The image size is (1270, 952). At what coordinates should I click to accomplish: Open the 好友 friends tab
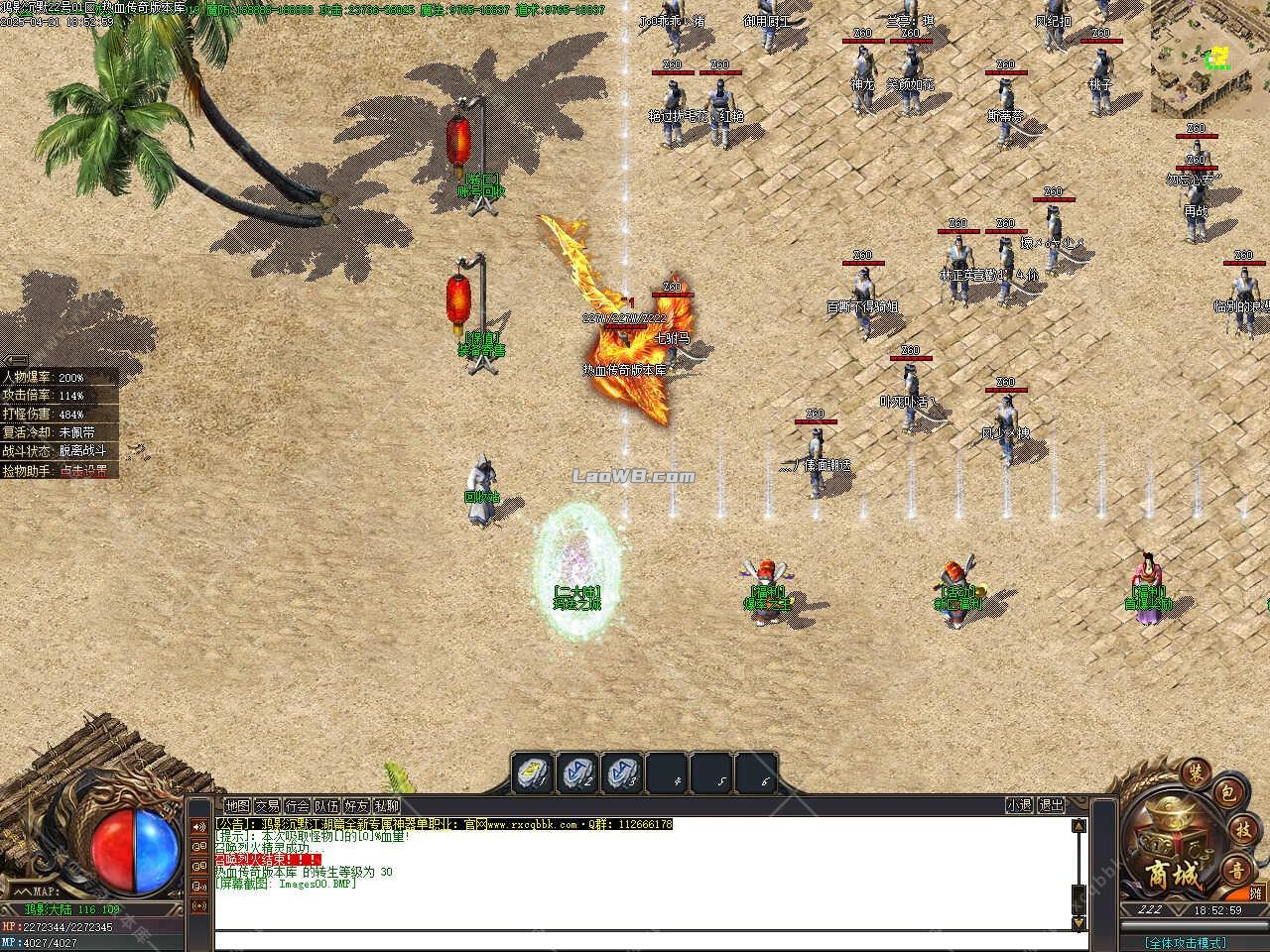coord(356,806)
